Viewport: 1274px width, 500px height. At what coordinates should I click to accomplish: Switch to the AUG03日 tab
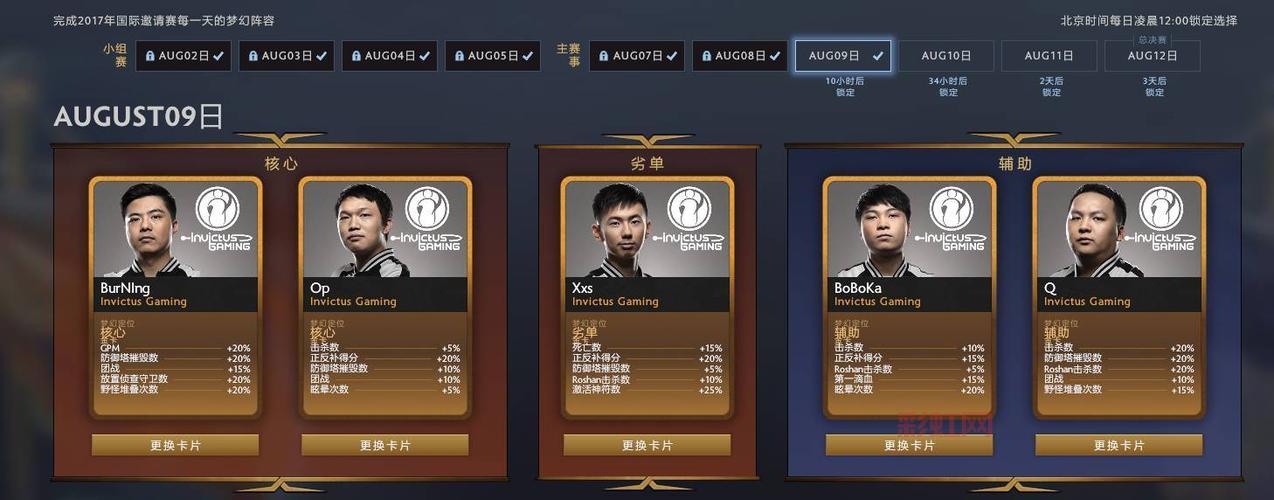(287, 56)
